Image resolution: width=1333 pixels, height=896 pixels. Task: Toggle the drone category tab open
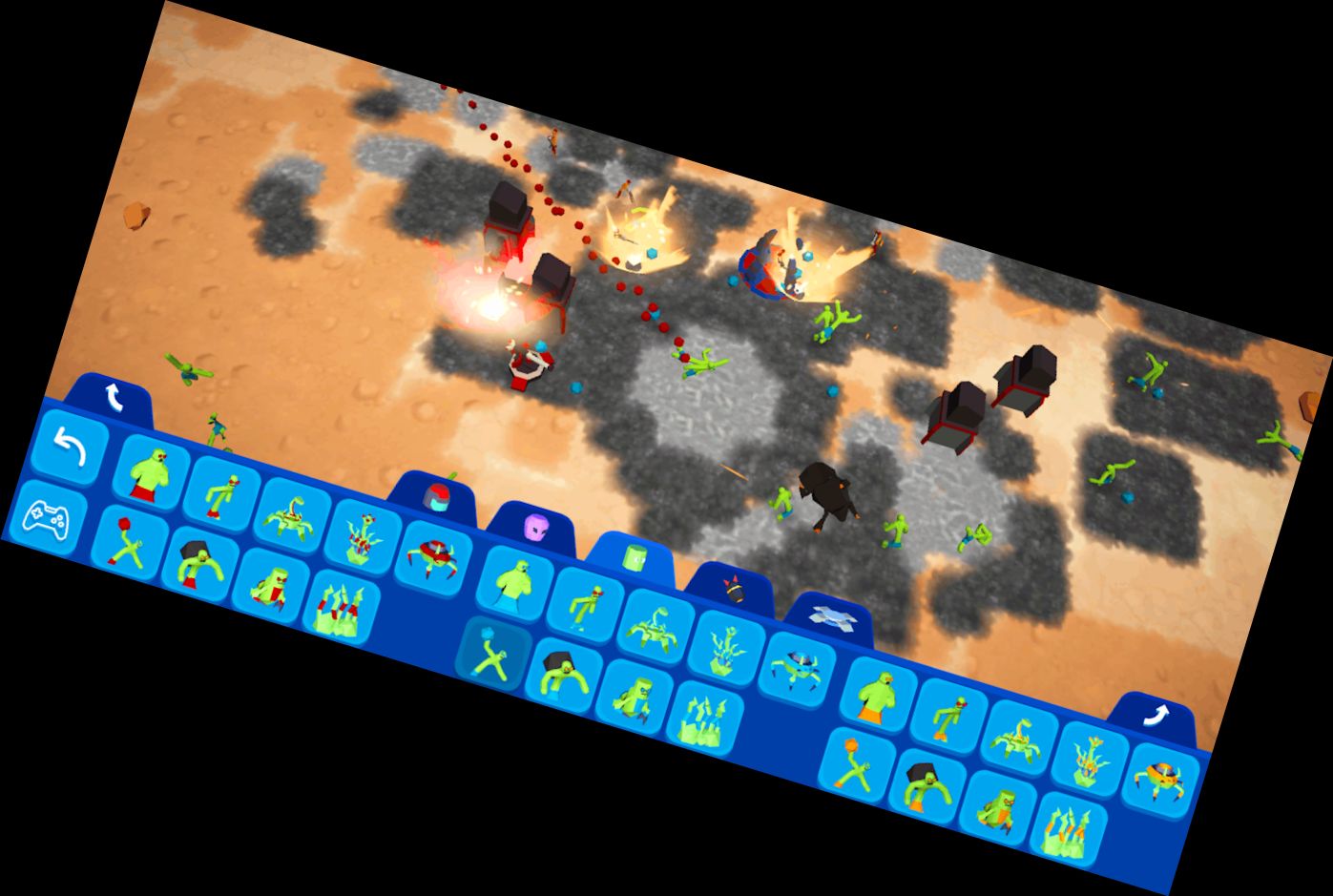(x=833, y=616)
